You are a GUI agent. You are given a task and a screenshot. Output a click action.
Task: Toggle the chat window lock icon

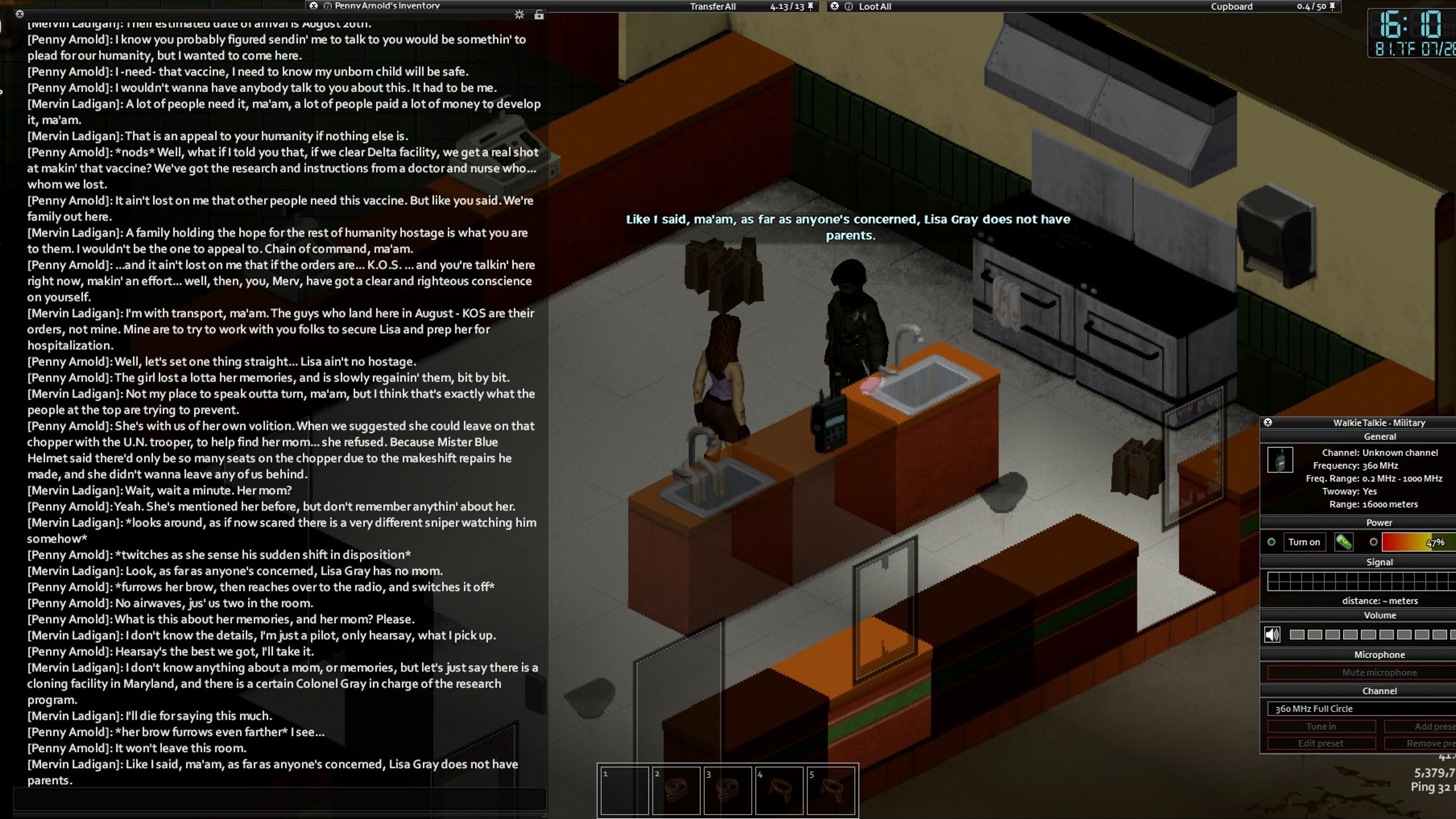pyautogui.click(x=538, y=15)
